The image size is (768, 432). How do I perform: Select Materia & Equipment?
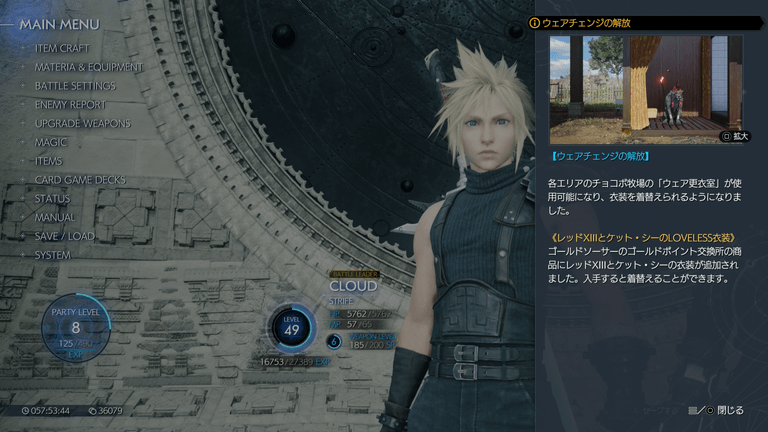[88, 67]
